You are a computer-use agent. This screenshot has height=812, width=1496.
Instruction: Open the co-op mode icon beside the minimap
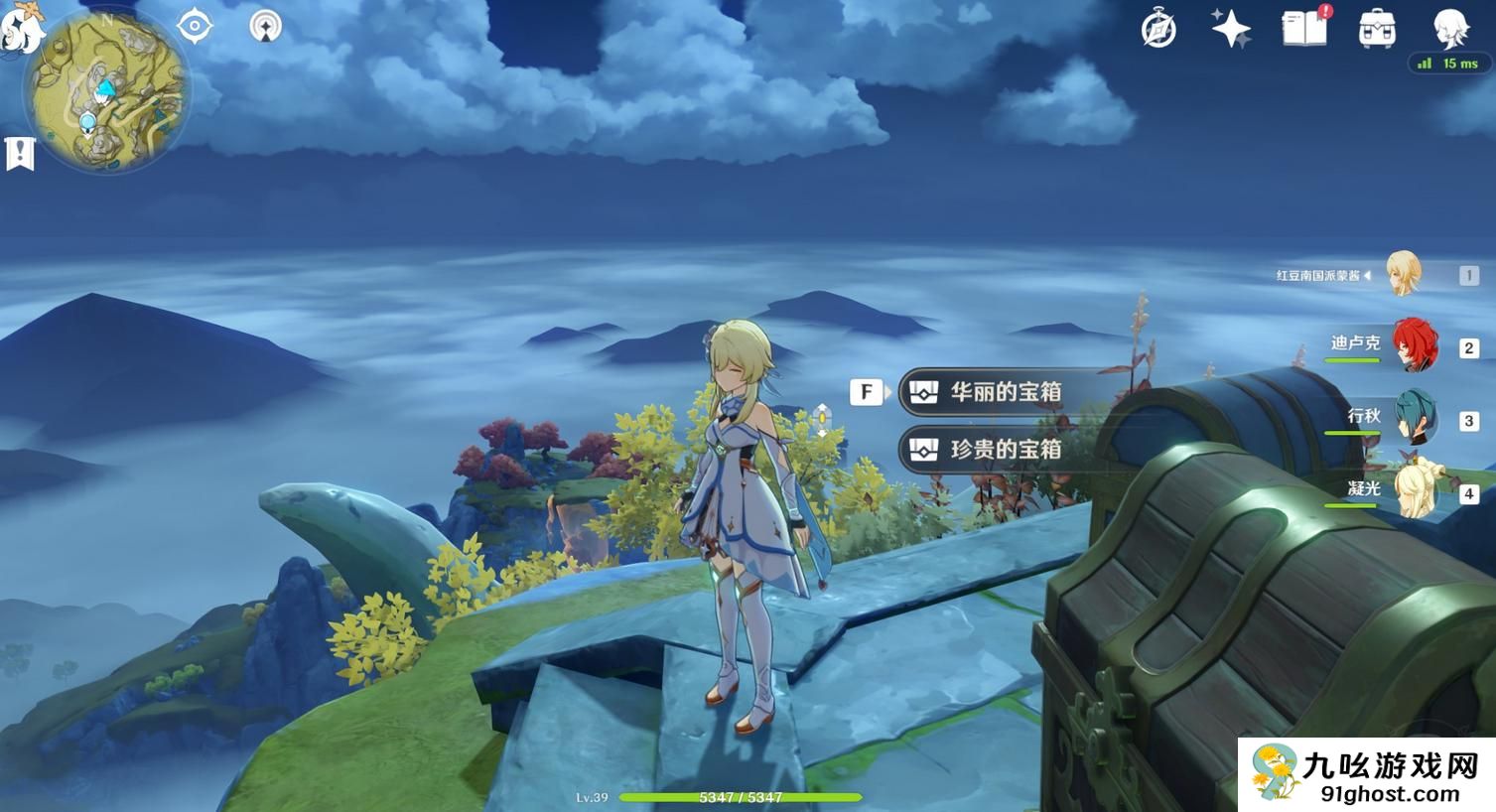click(x=265, y=27)
